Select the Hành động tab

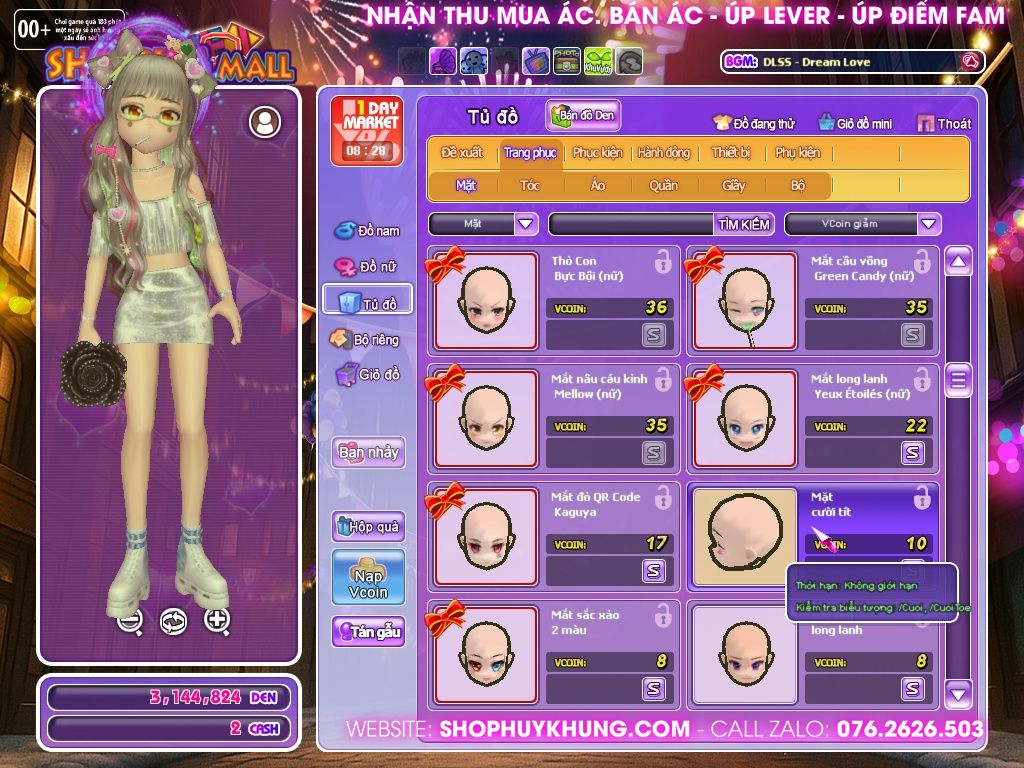pyautogui.click(x=663, y=153)
